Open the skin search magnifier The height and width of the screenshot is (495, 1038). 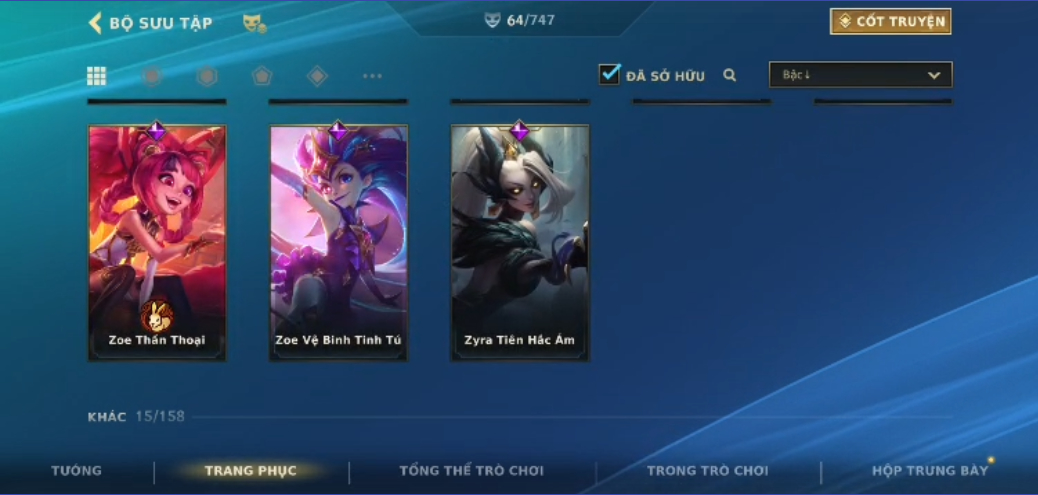[x=730, y=75]
